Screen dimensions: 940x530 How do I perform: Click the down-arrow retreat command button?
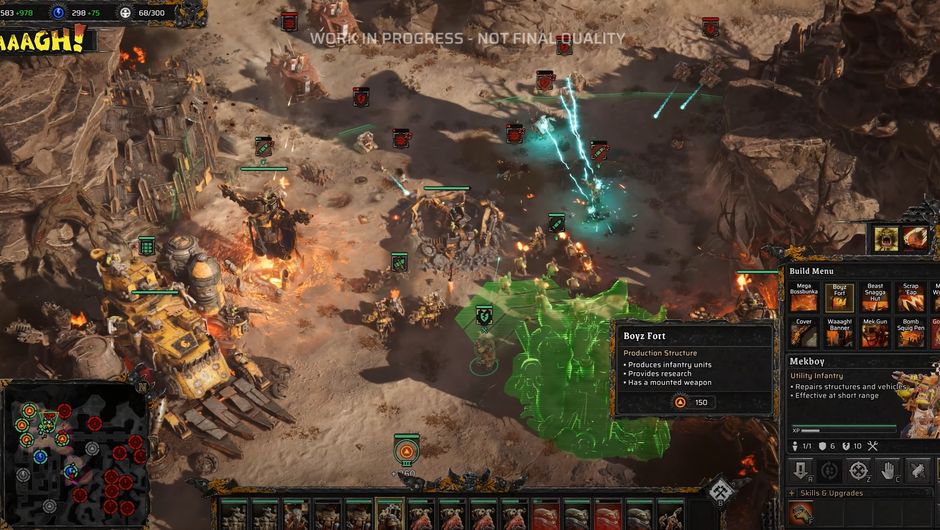coord(801,470)
